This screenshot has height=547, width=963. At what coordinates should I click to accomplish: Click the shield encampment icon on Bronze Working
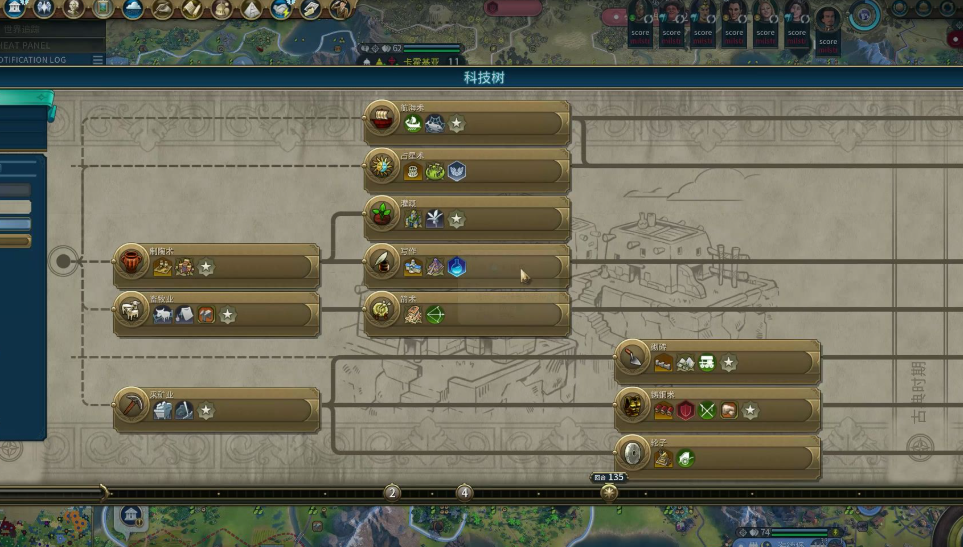pos(686,410)
